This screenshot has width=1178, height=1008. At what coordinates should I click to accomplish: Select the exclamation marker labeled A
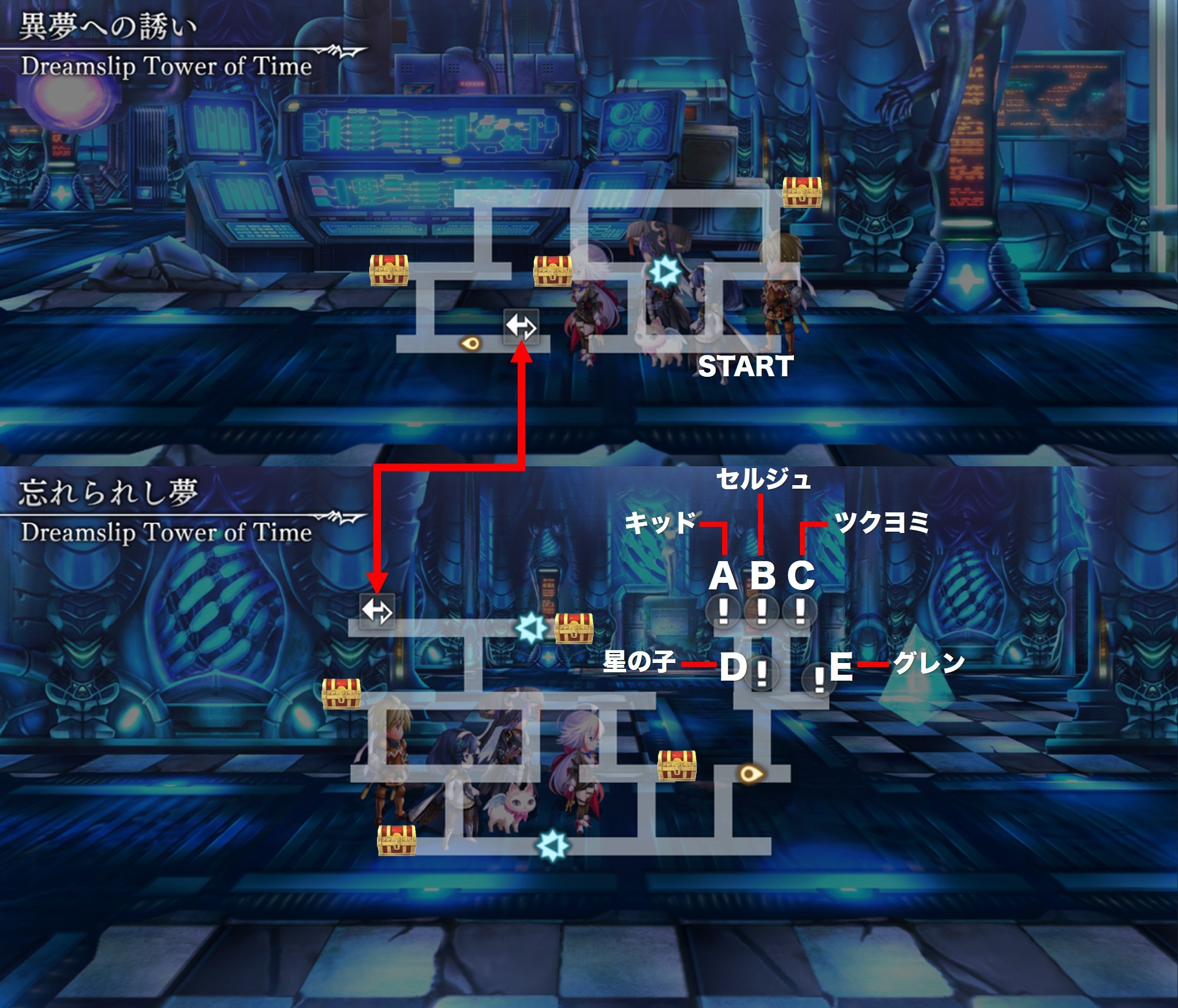point(723,611)
